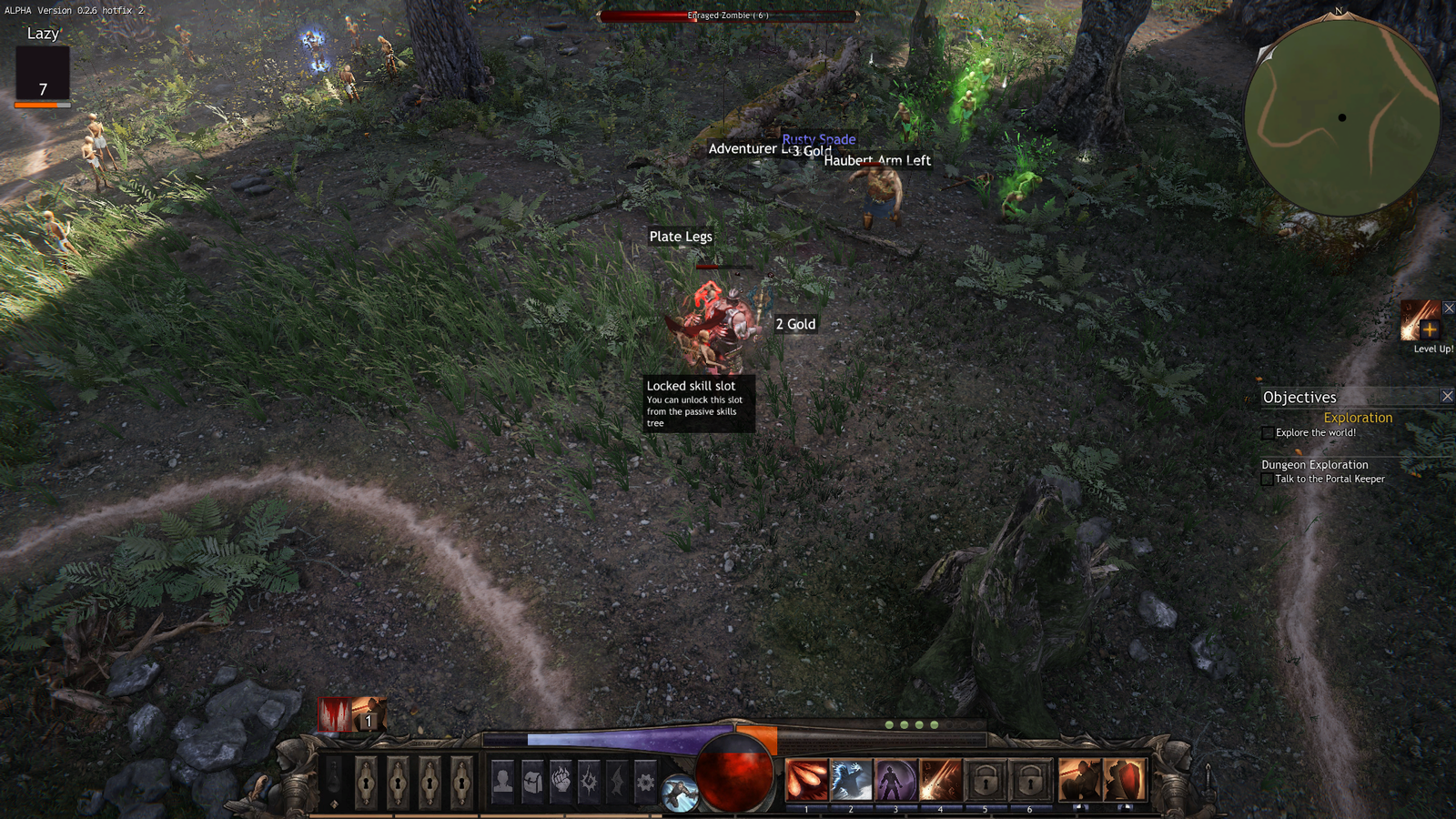The width and height of the screenshot is (1456, 819).
Task: Collect the 2 Gold loot label
Action: click(795, 324)
